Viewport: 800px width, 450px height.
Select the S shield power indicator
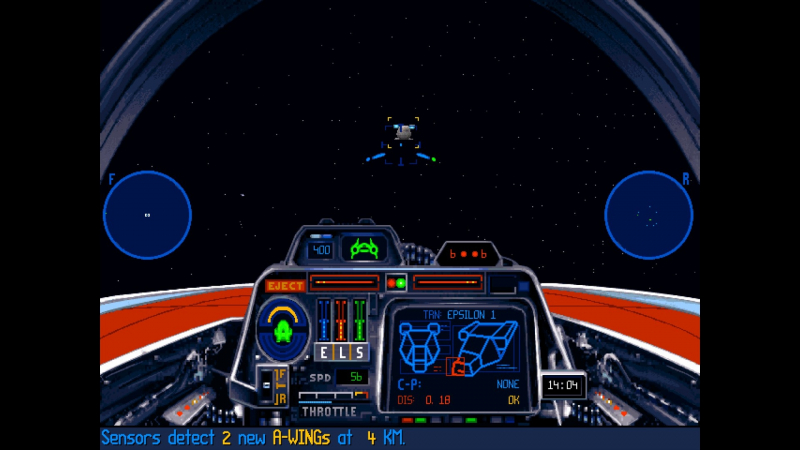359,351
